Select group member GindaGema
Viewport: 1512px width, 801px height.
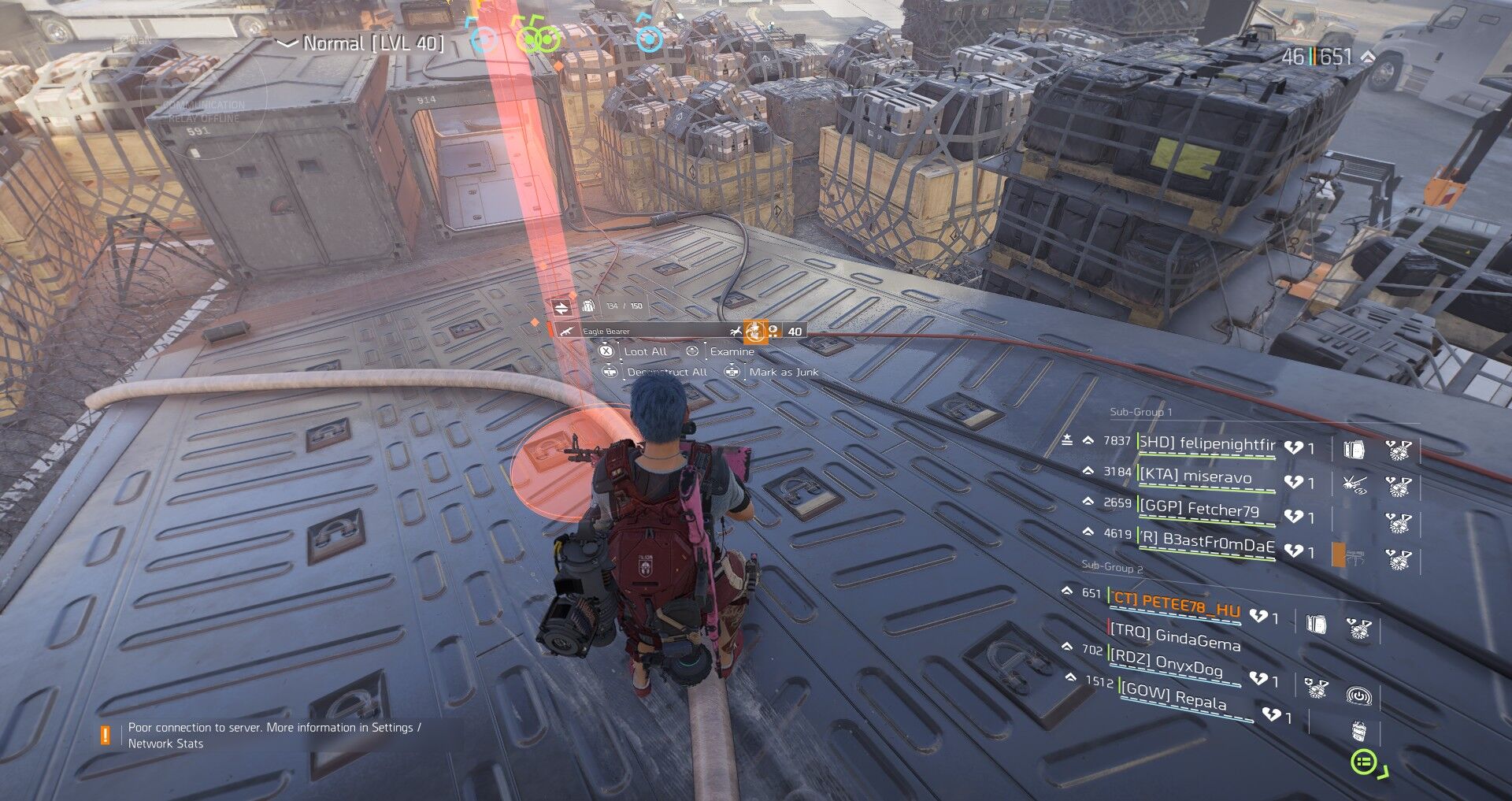coord(1175,636)
